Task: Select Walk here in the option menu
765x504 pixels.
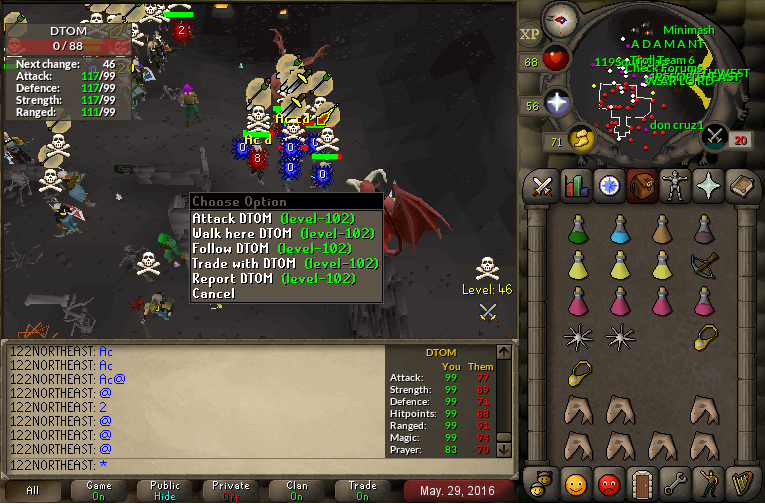Action: coord(285,233)
